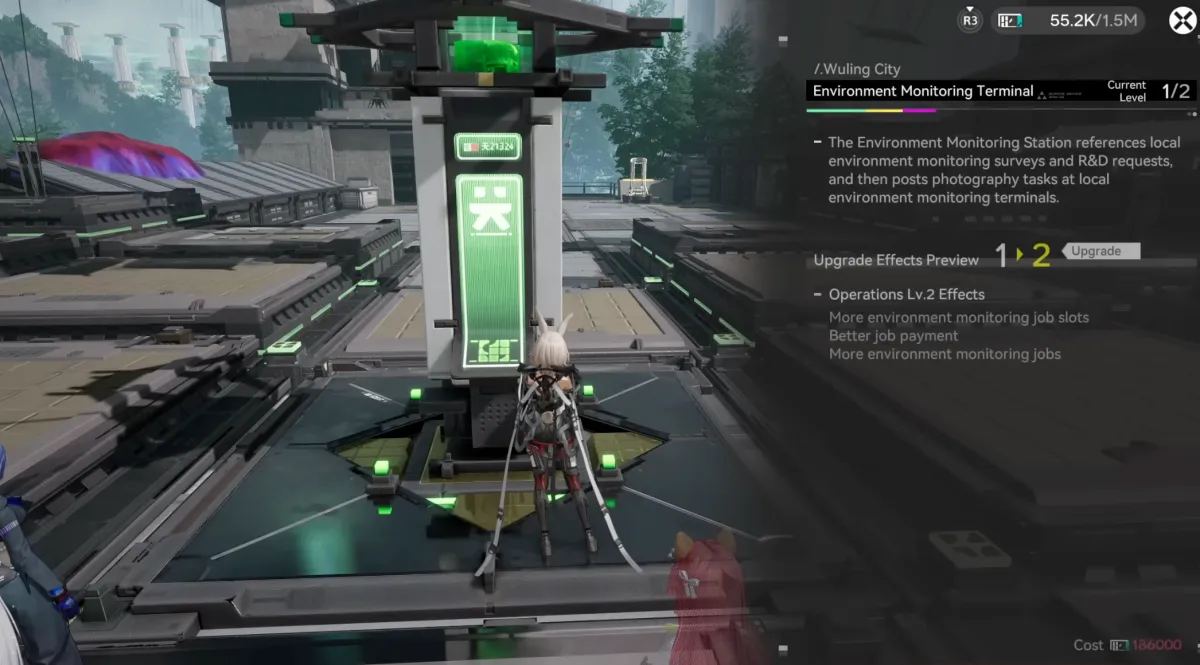1200x665 pixels.
Task: Upgrade the Environment Monitoring Terminal
Action: [x=1100, y=251]
